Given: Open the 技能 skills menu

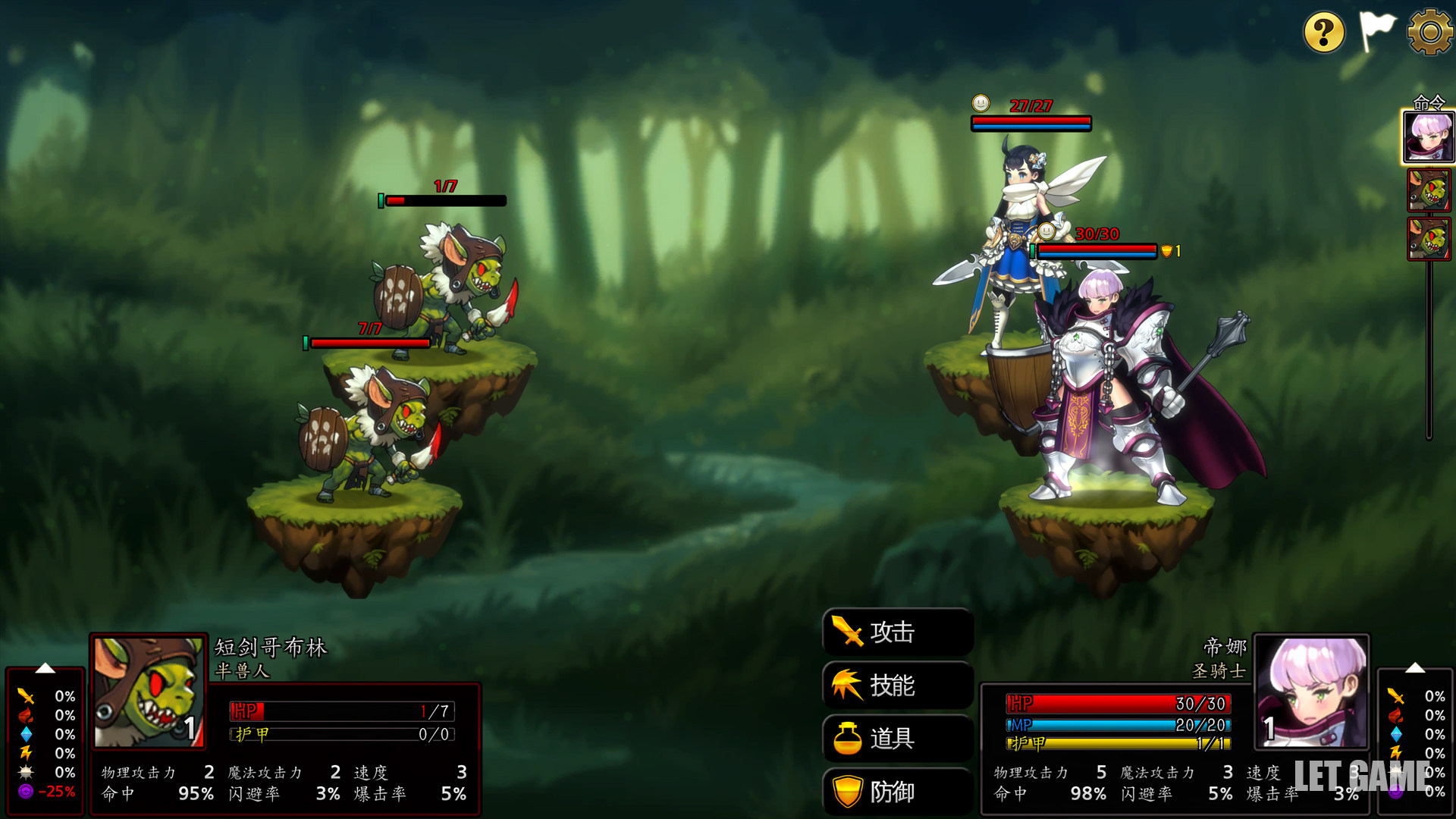Looking at the screenshot, I should [897, 685].
